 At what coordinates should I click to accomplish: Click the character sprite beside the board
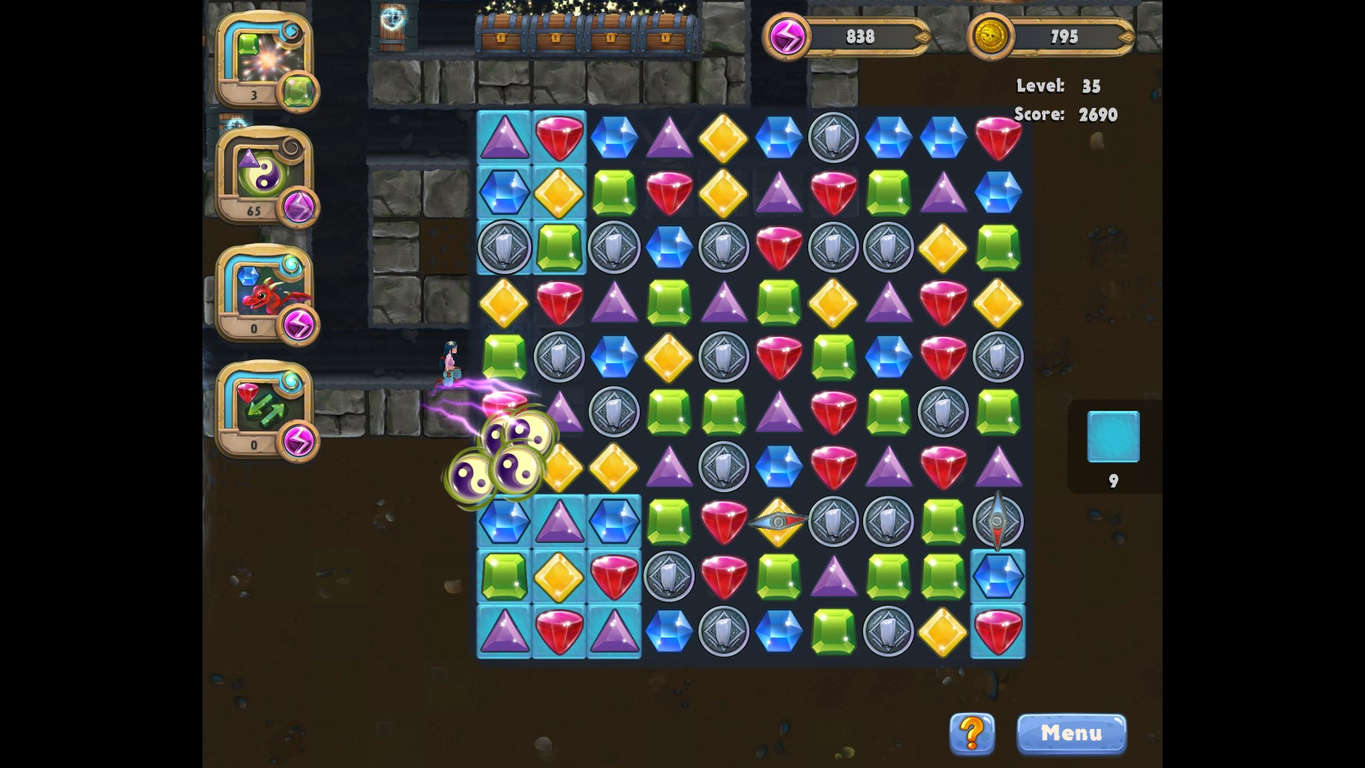[449, 362]
